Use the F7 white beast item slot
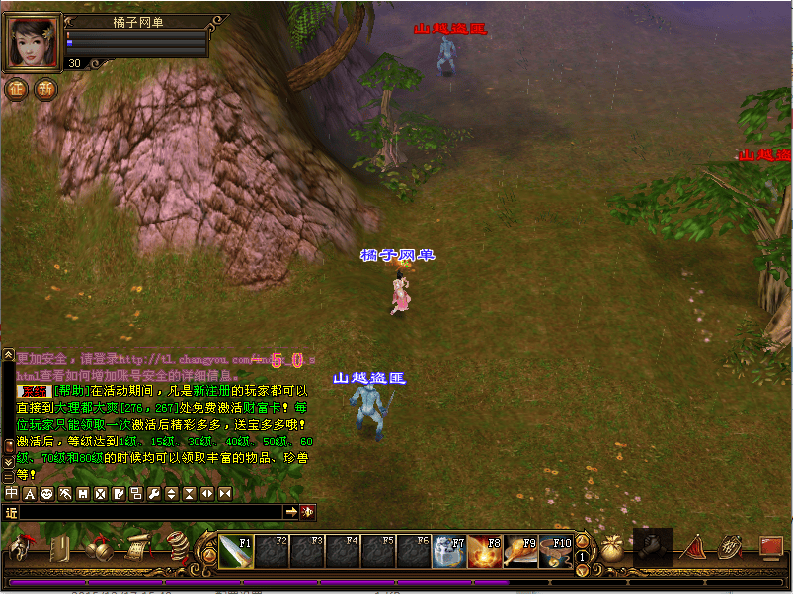Image resolution: width=793 pixels, height=594 pixels. (449, 552)
